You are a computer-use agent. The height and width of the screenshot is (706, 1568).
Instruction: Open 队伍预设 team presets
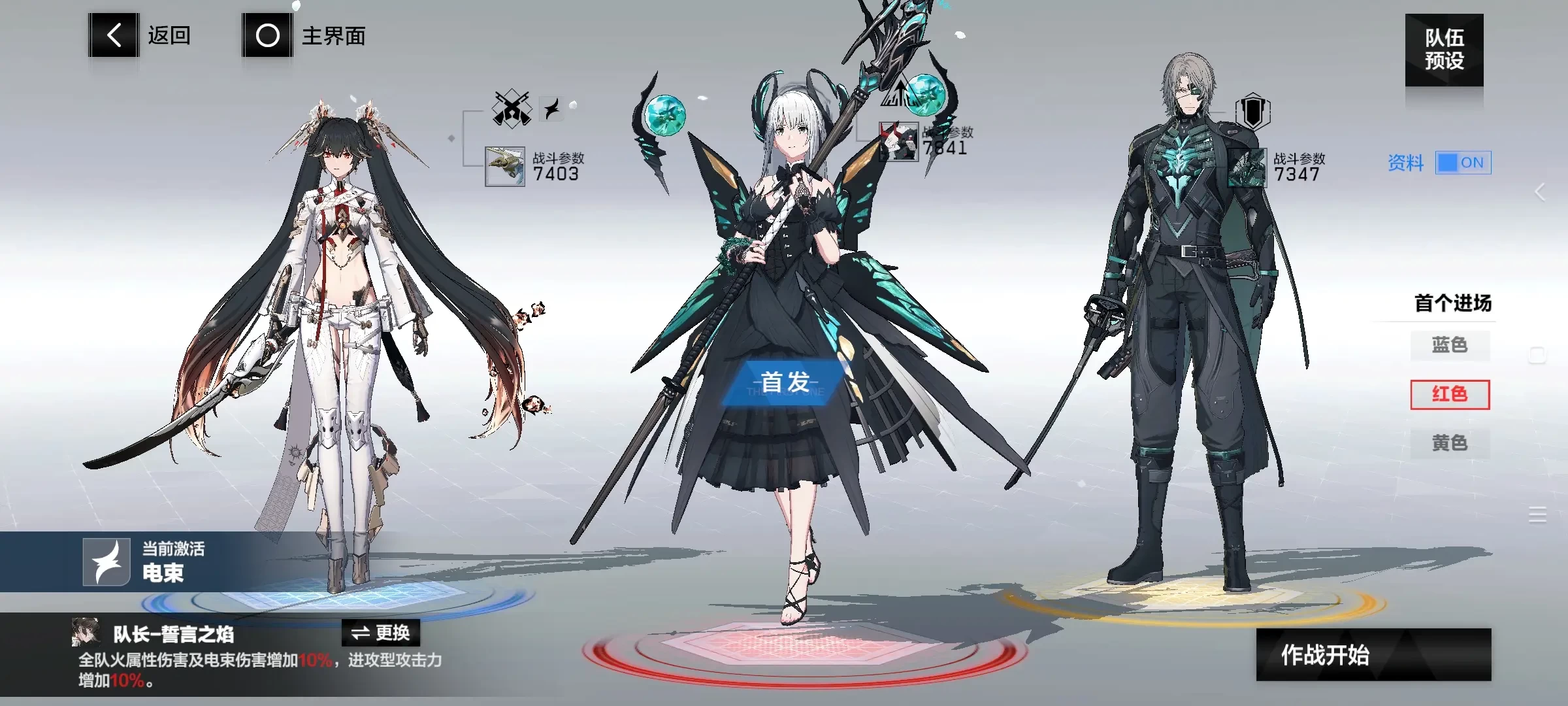[1444, 50]
